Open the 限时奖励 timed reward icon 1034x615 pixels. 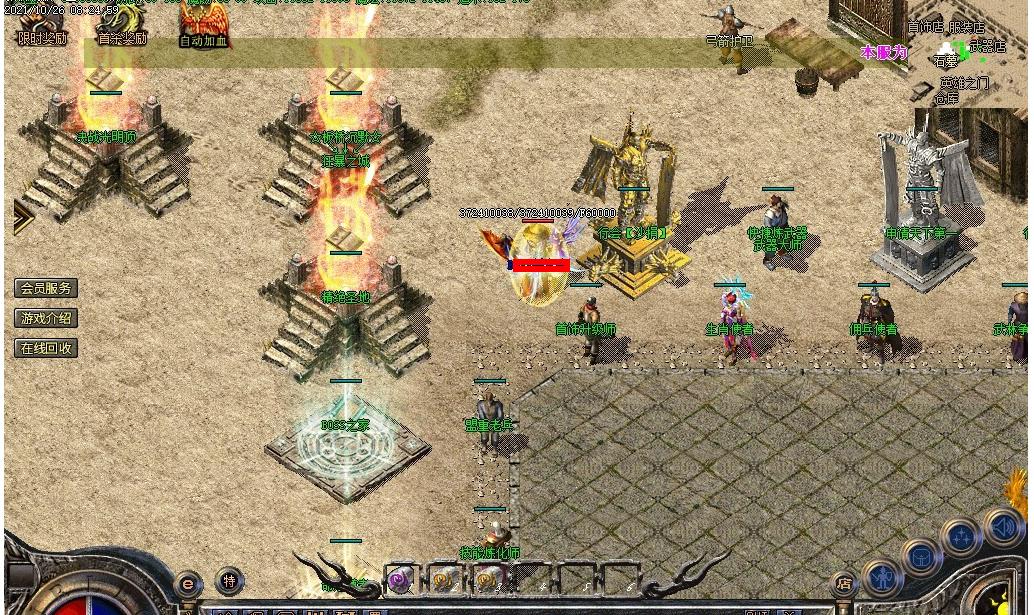click(42, 25)
